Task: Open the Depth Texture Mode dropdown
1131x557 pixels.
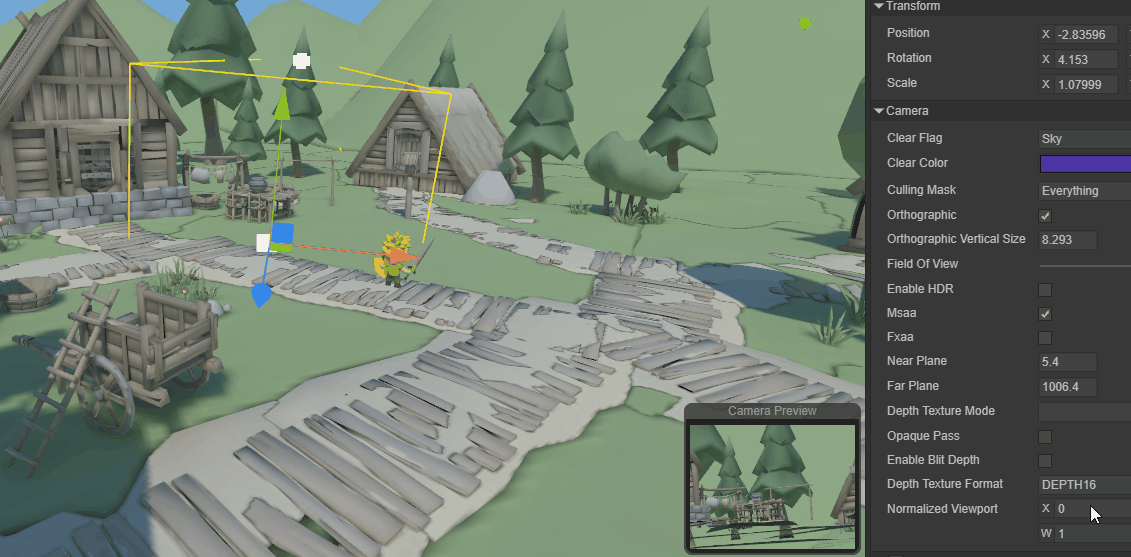Action: [x=1085, y=412]
